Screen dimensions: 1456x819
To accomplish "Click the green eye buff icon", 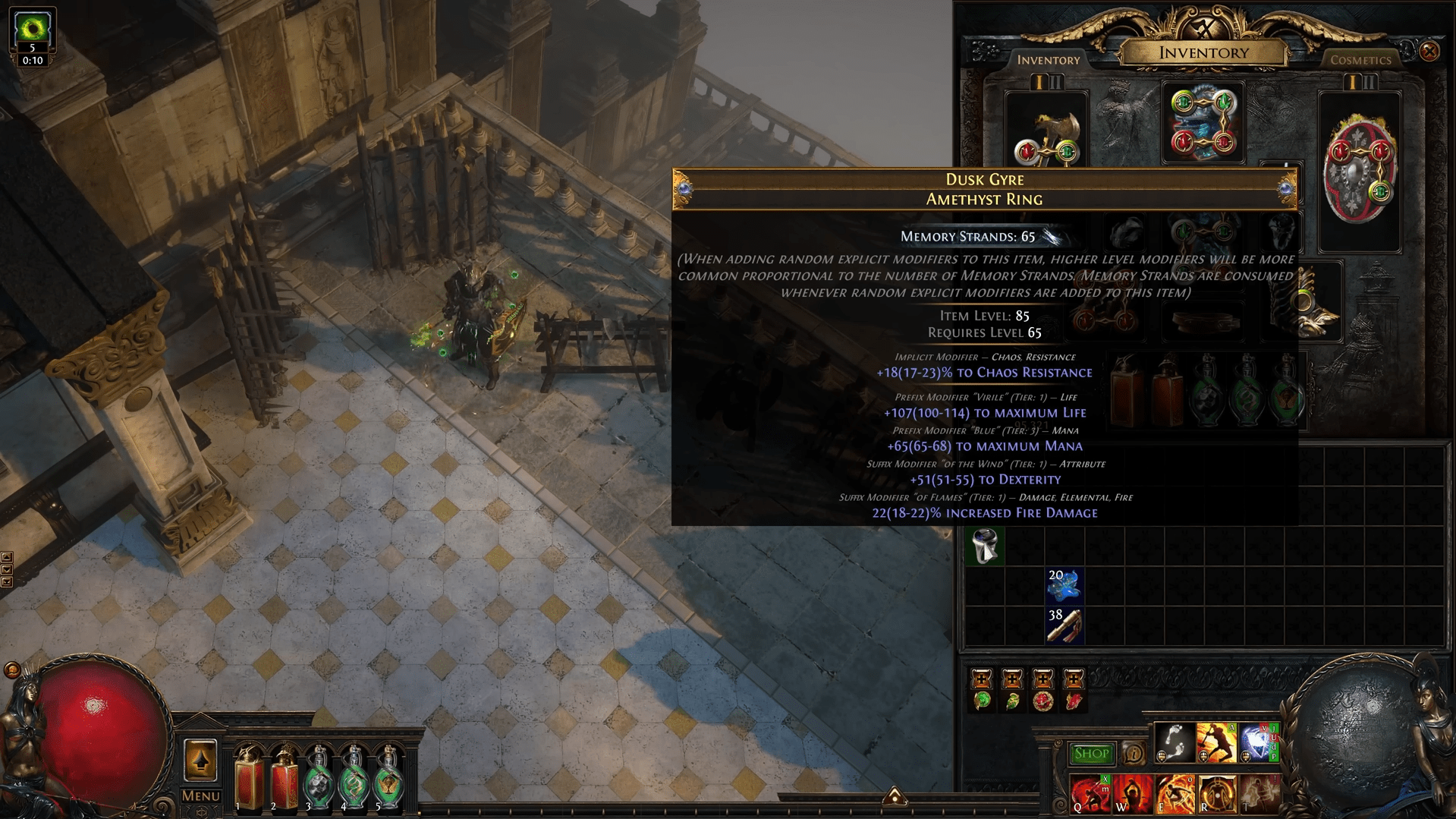I will [33, 29].
